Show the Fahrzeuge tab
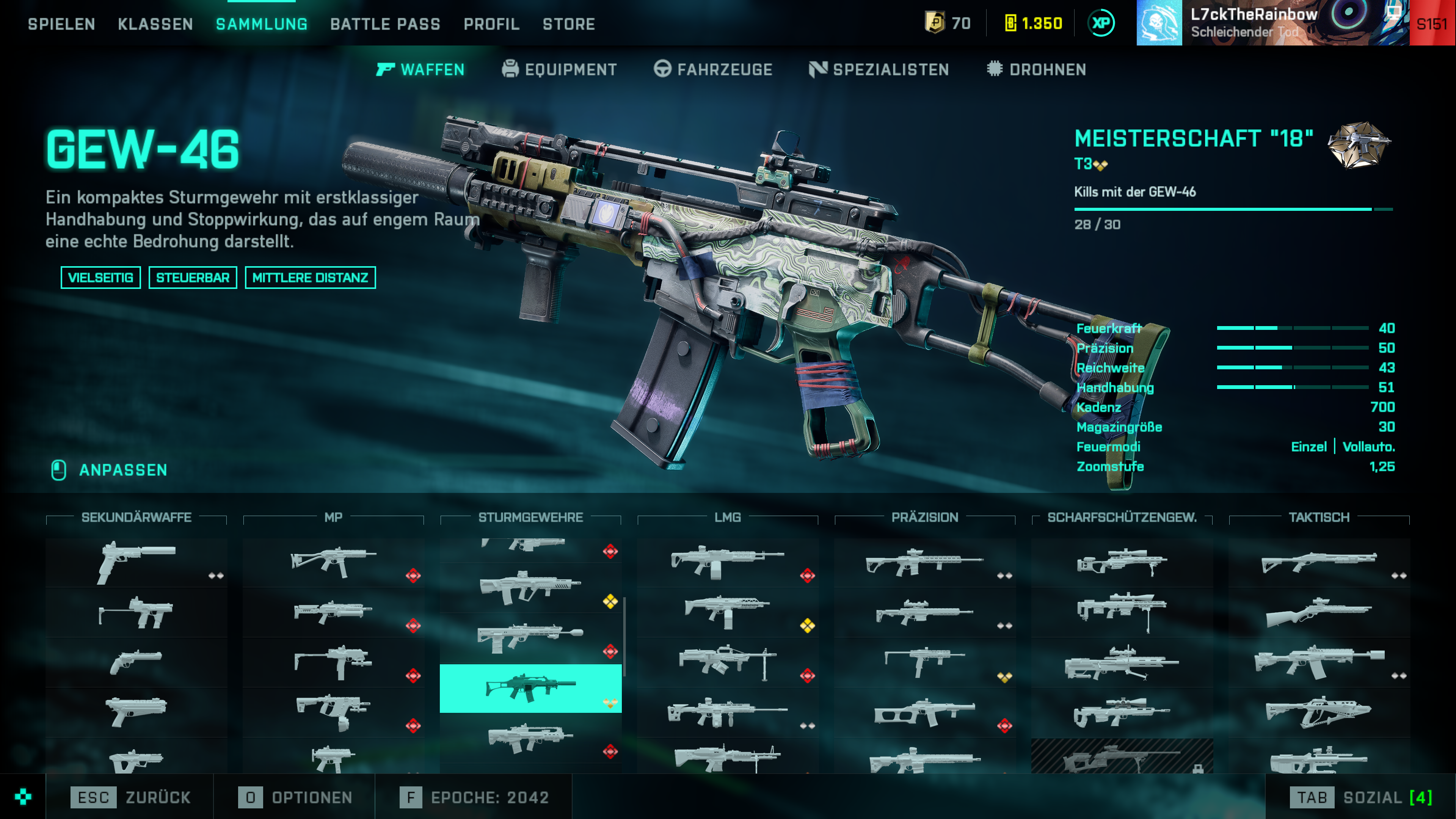The width and height of the screenshot is (1456, 819). click(713, 69)
